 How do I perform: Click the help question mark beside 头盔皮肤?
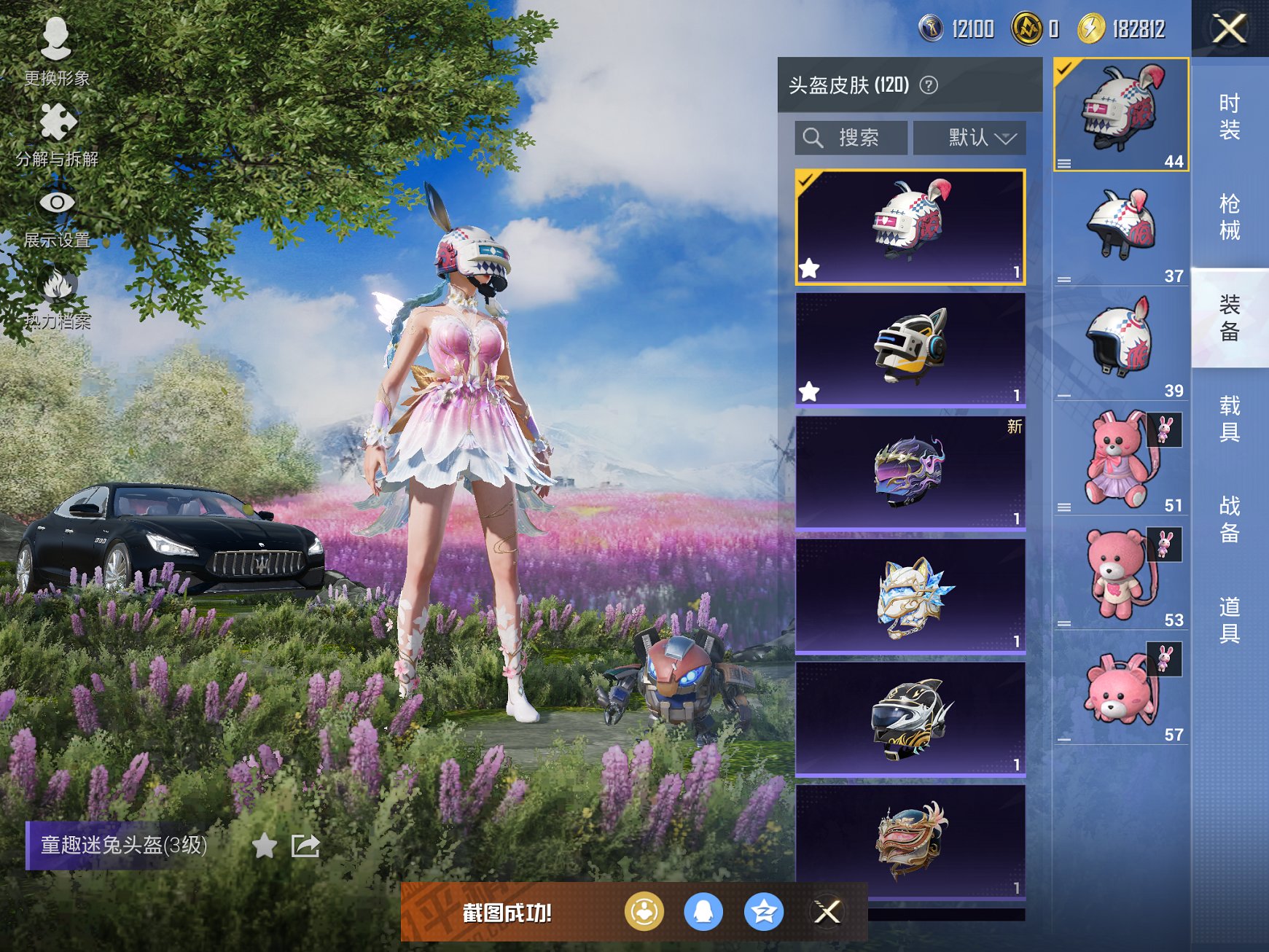[929, 85]
